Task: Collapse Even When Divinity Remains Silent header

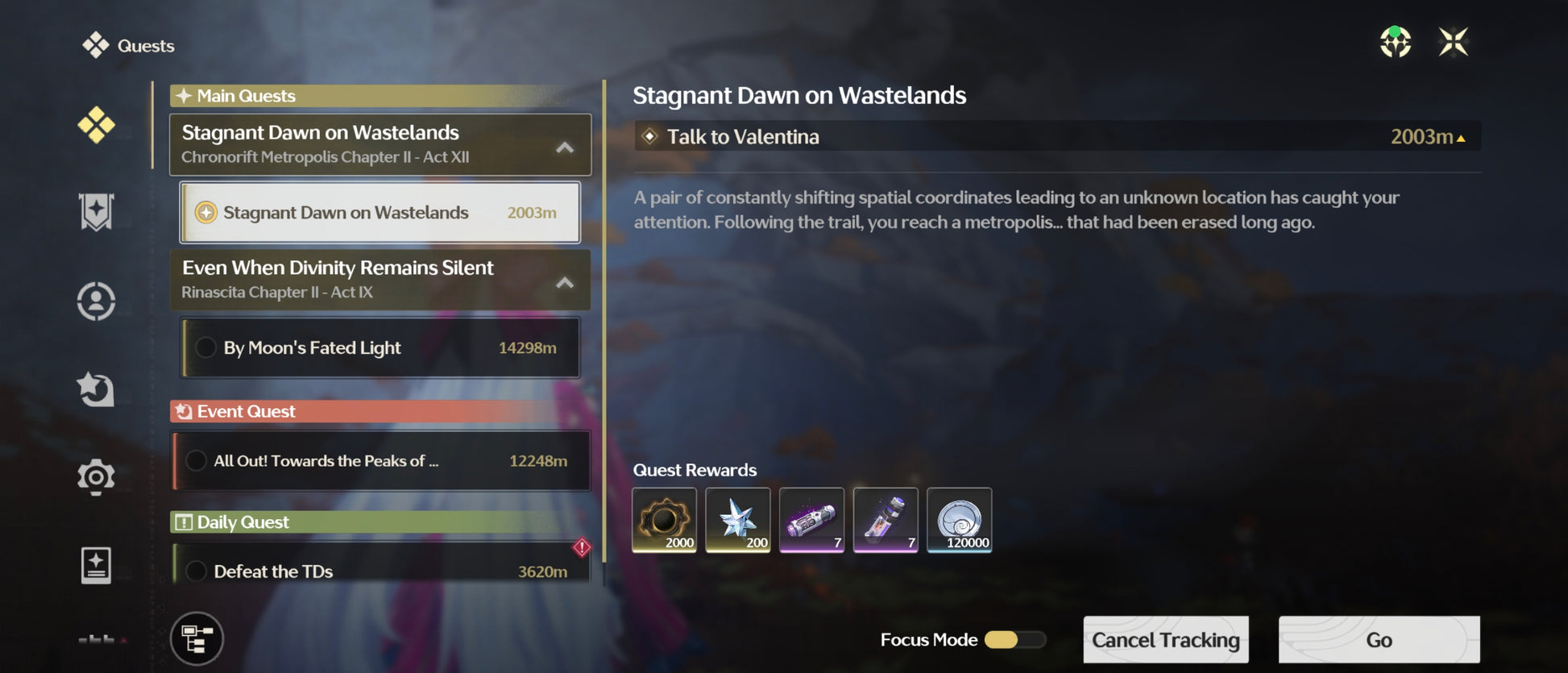Action: tap(565, 282)
